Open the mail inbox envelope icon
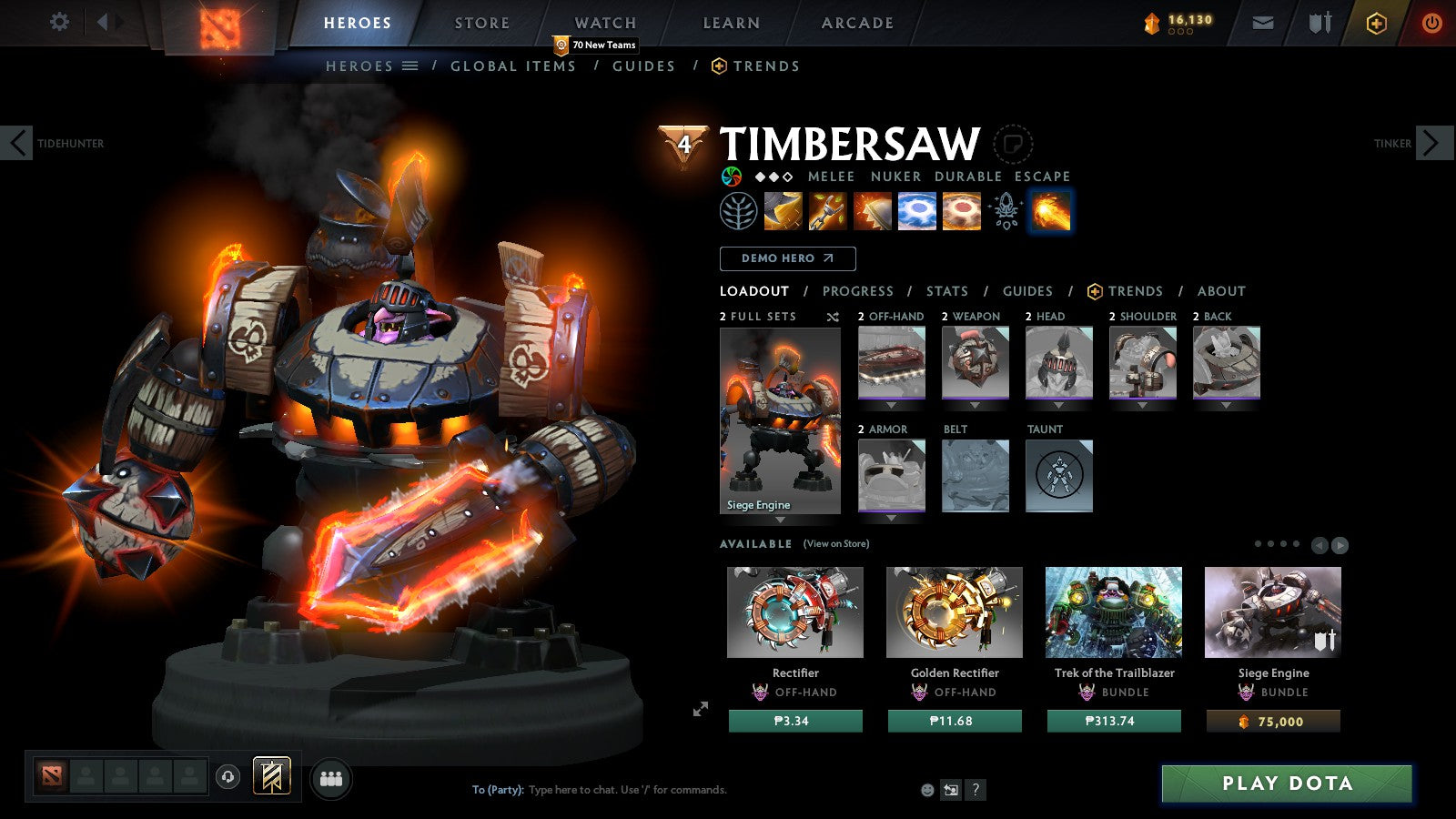 [x=1263, y=23]
